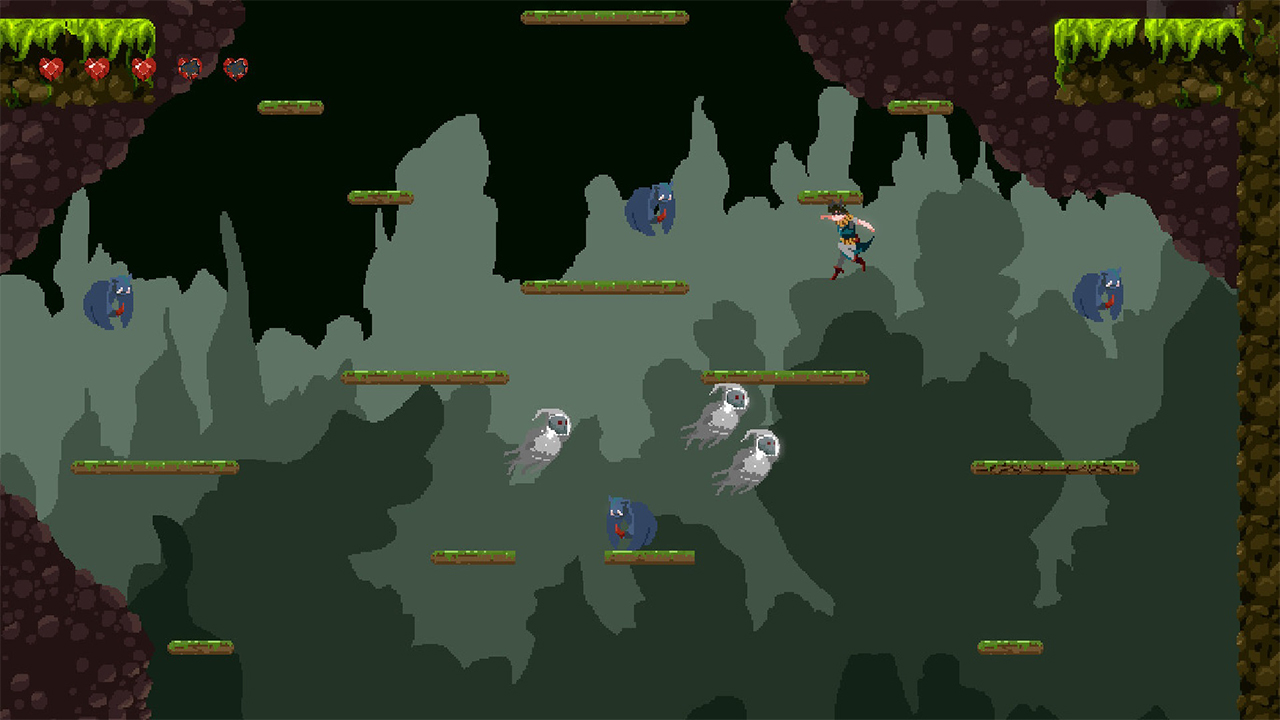Click the second full heart in the health bar
The width and height of the screenshot is (1280, 720).
(95, 68)
